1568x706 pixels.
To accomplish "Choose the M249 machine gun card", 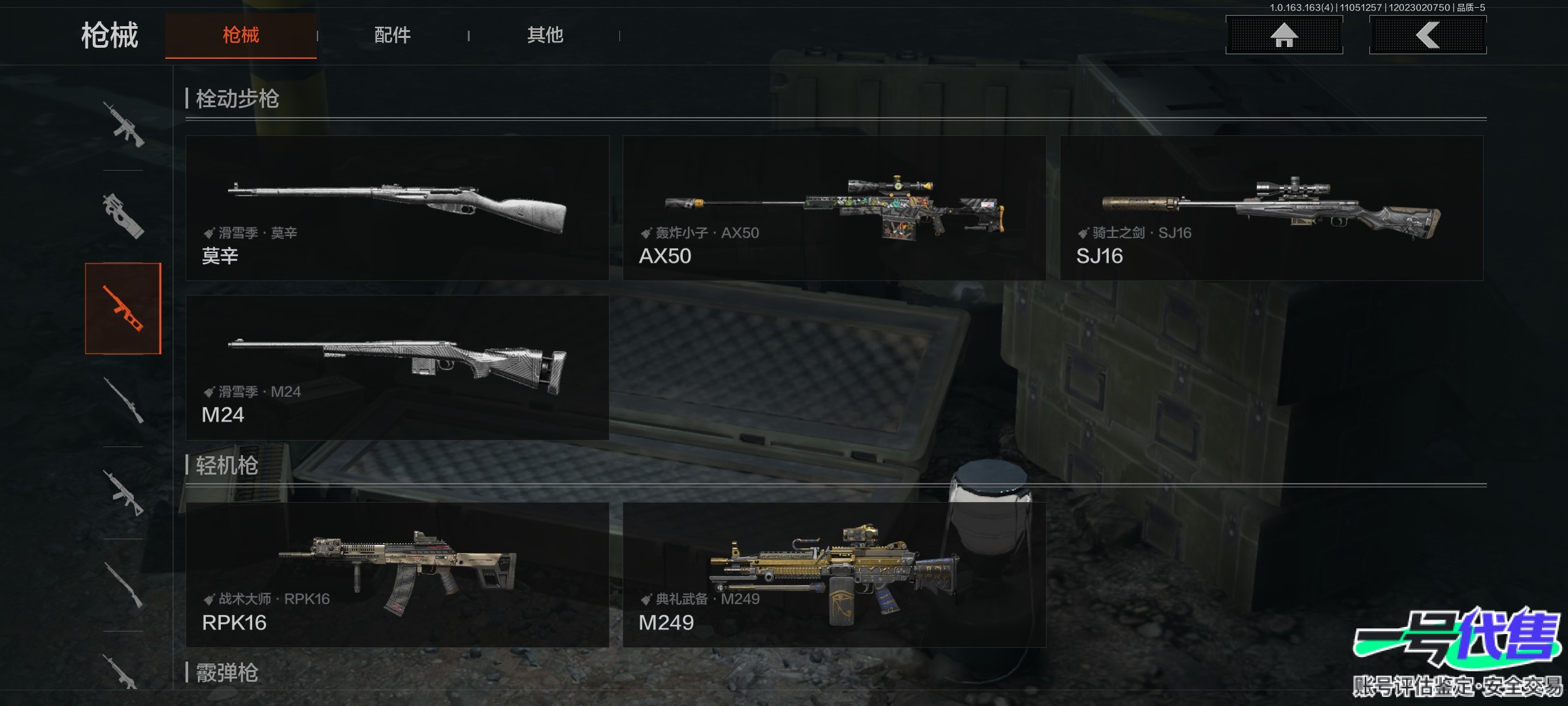I will (x=834, y=575).
